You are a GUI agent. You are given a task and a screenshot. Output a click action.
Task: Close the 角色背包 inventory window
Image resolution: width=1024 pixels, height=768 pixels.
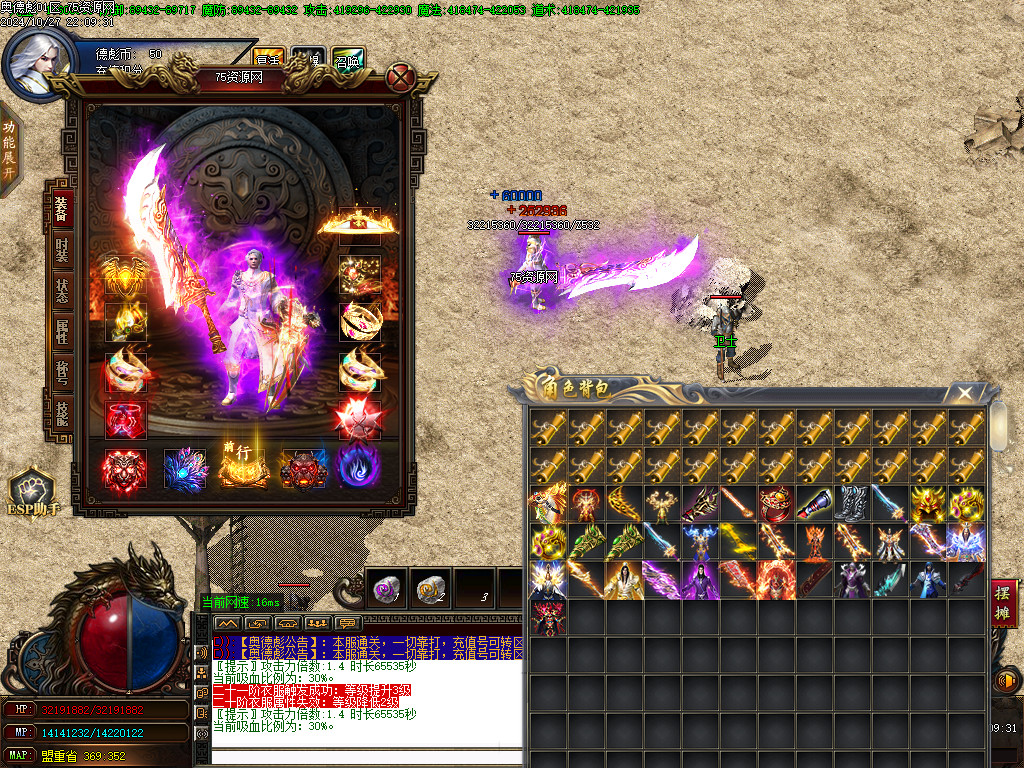(x=963, y=393)
